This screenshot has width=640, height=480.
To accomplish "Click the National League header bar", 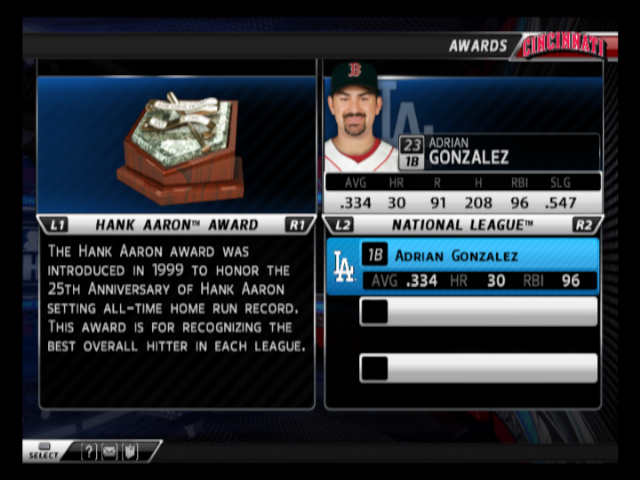I will point(462,225).
